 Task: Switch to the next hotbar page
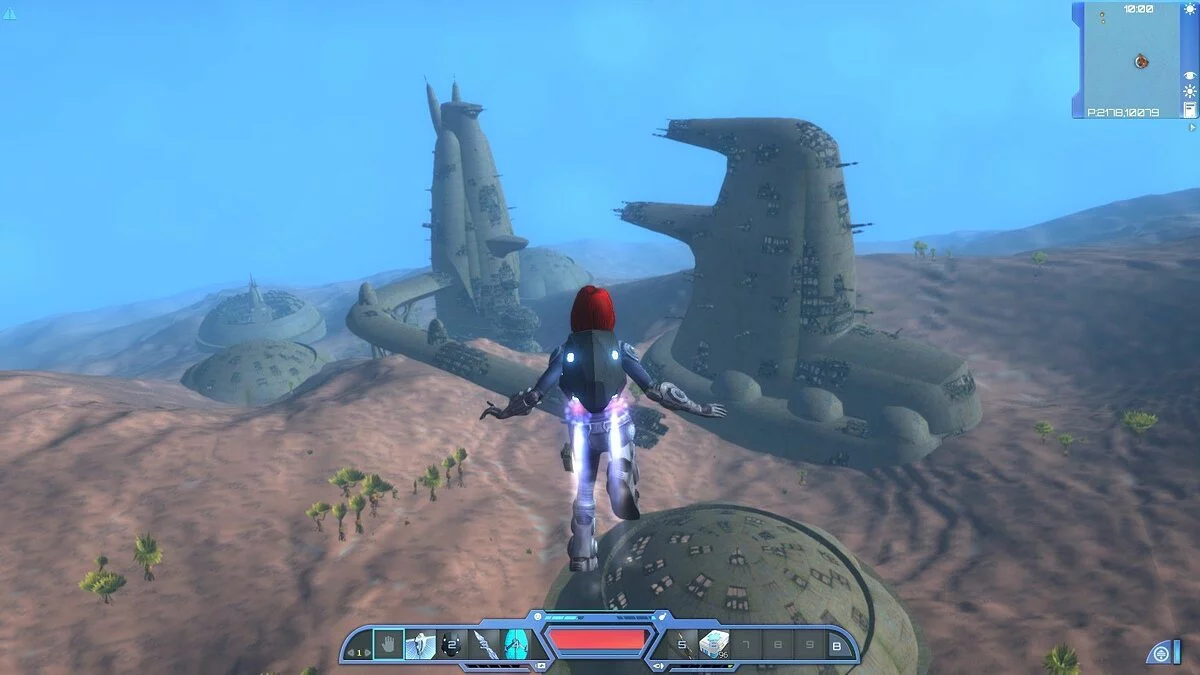(x=366, y=653)
